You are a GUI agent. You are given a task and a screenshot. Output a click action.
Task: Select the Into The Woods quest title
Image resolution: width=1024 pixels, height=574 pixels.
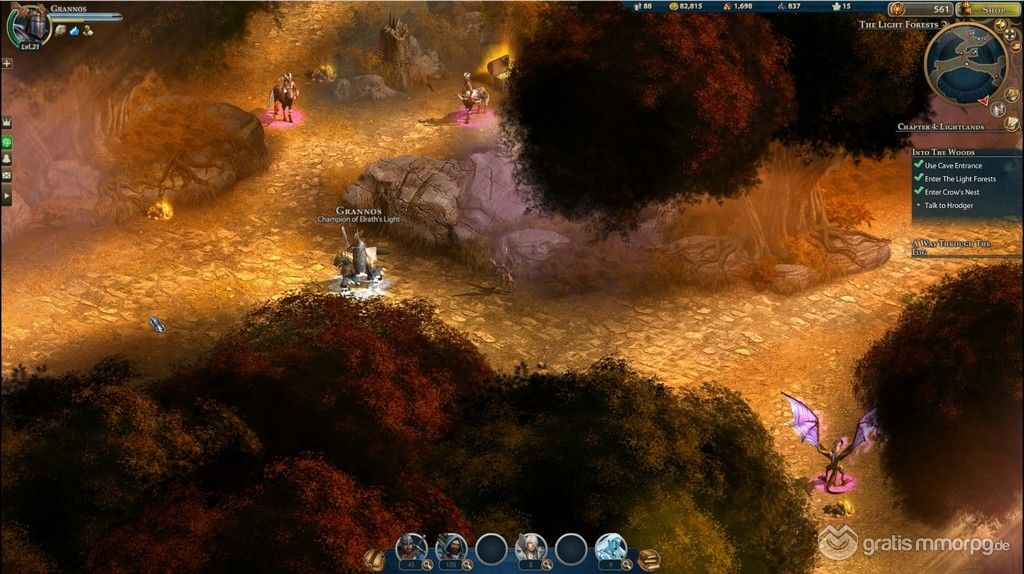point(946,152)
